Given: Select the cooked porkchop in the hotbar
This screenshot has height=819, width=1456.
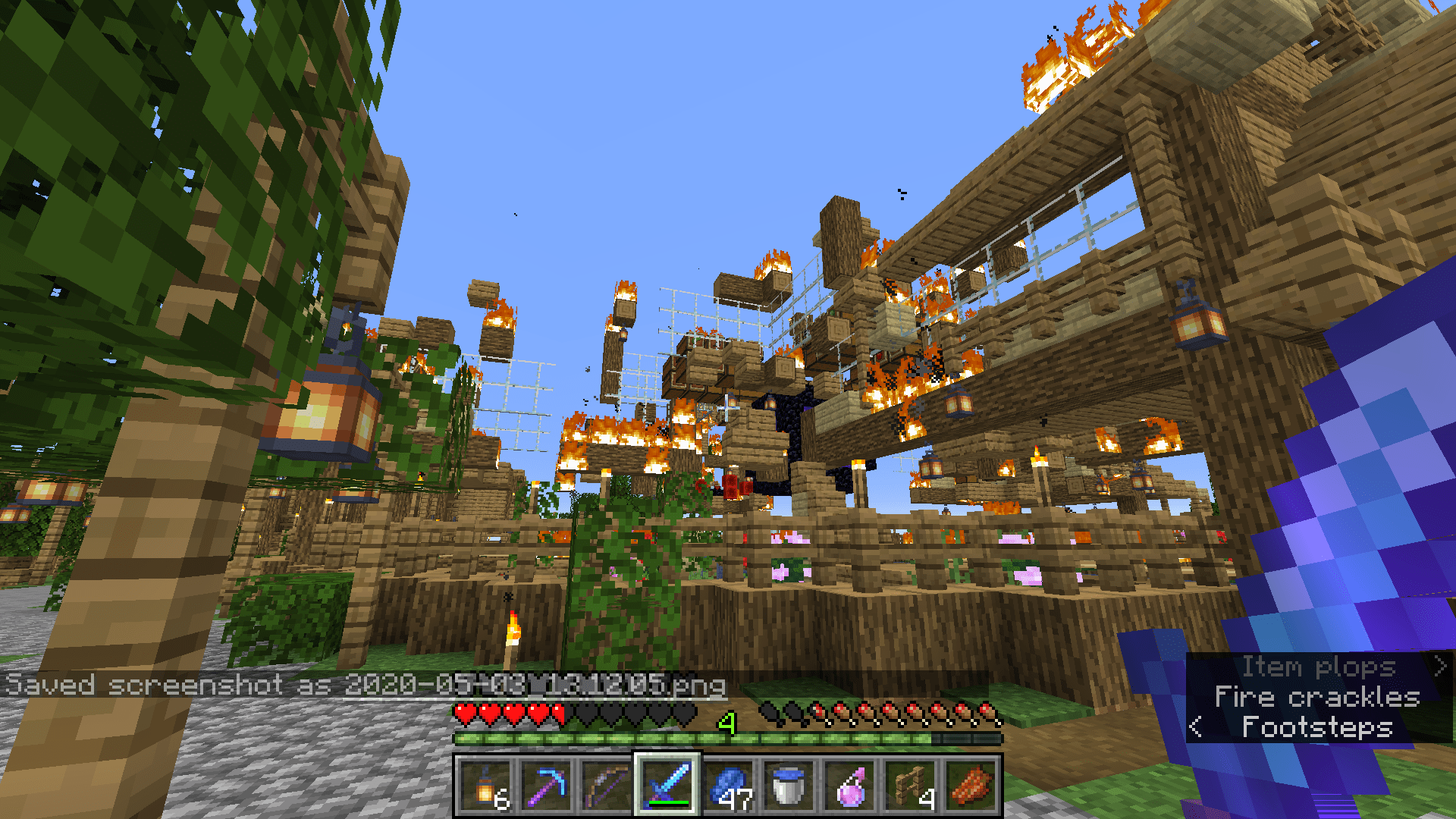Looking at the screenshot, I should click(x=971, y=790).
